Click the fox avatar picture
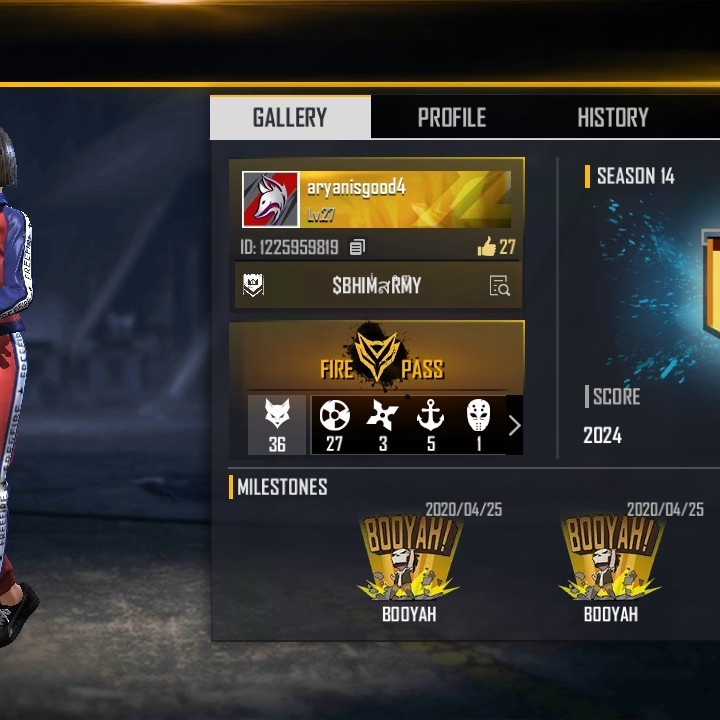720x720 pixels. click(x=270, y=200)
